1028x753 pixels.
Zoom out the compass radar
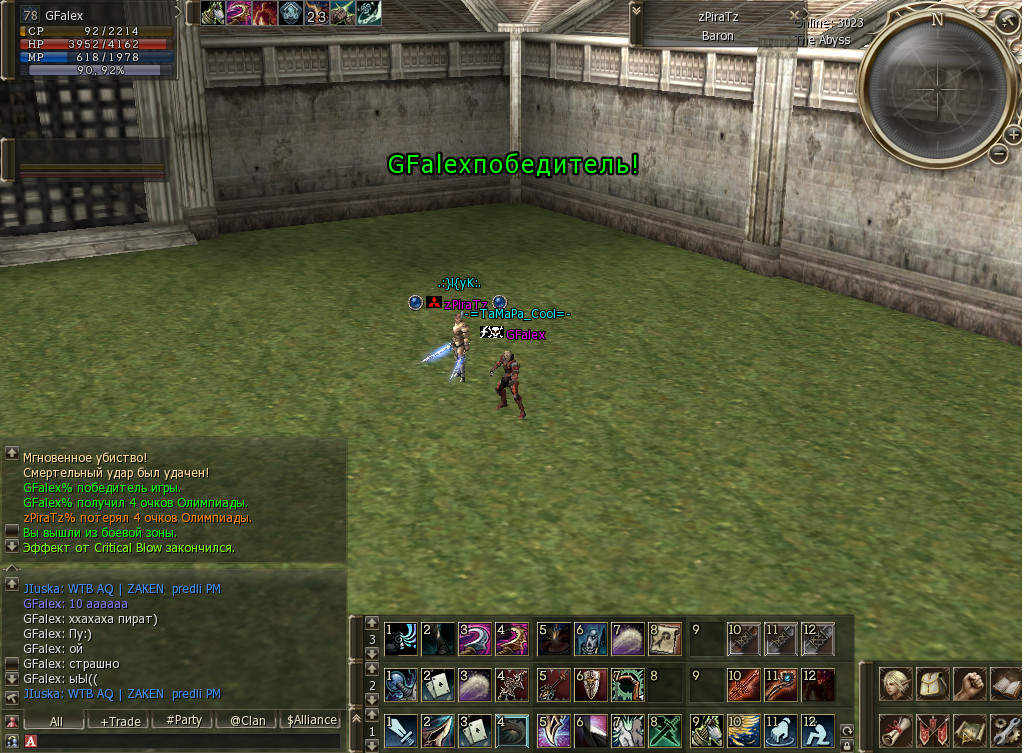click(x=998, y=153)
